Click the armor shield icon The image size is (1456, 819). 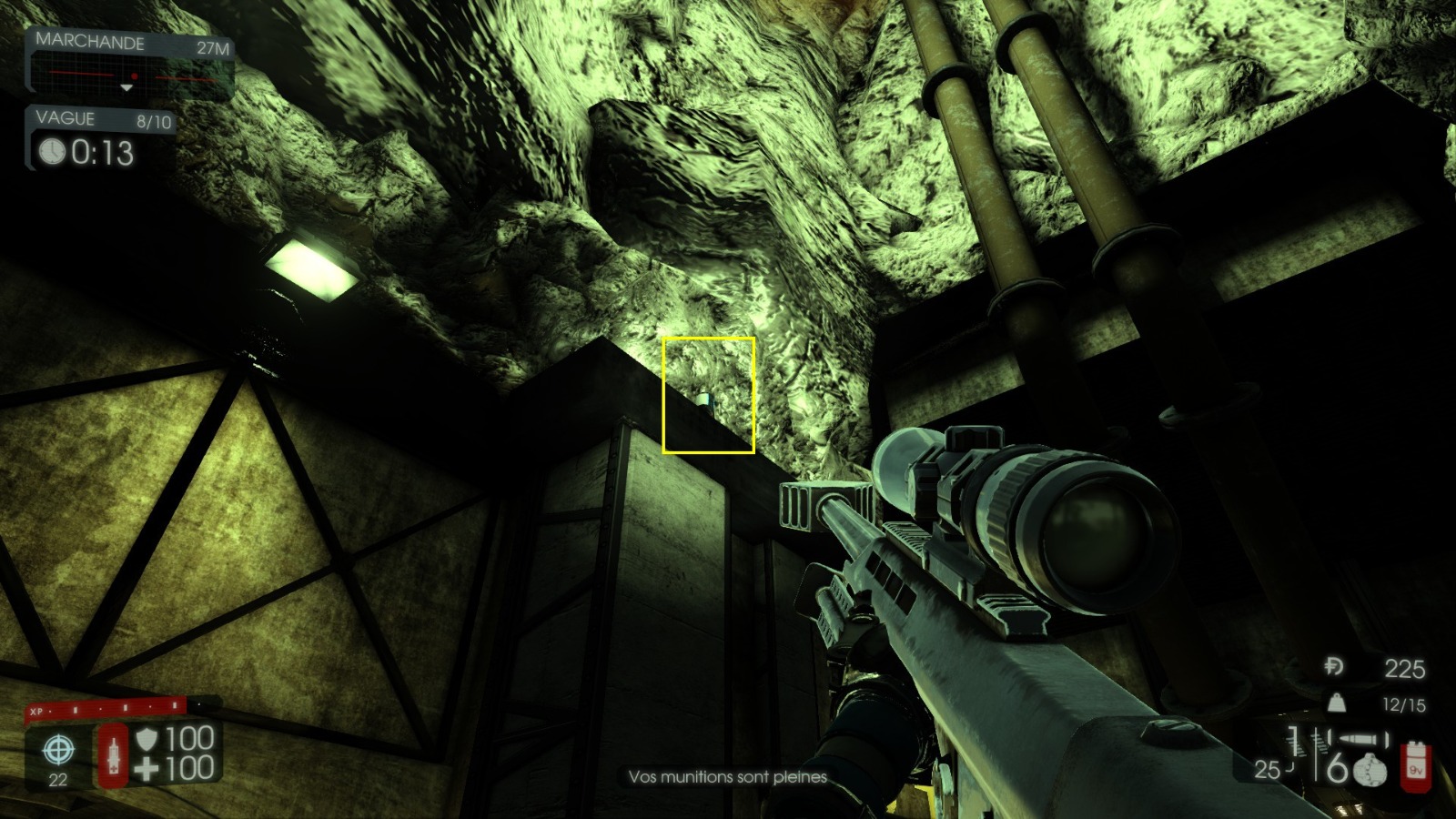148,742
